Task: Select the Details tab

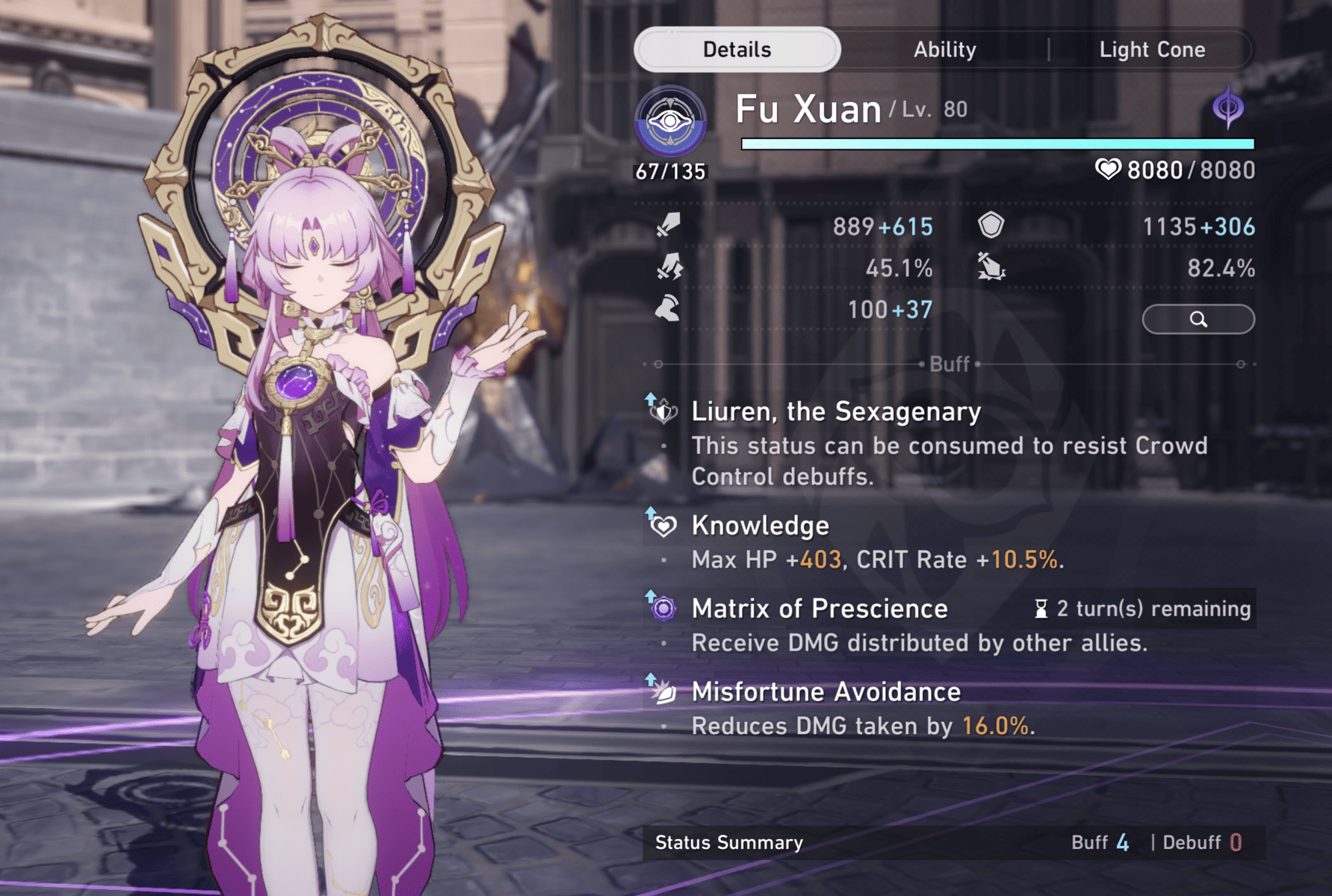Action: point(737,49)
